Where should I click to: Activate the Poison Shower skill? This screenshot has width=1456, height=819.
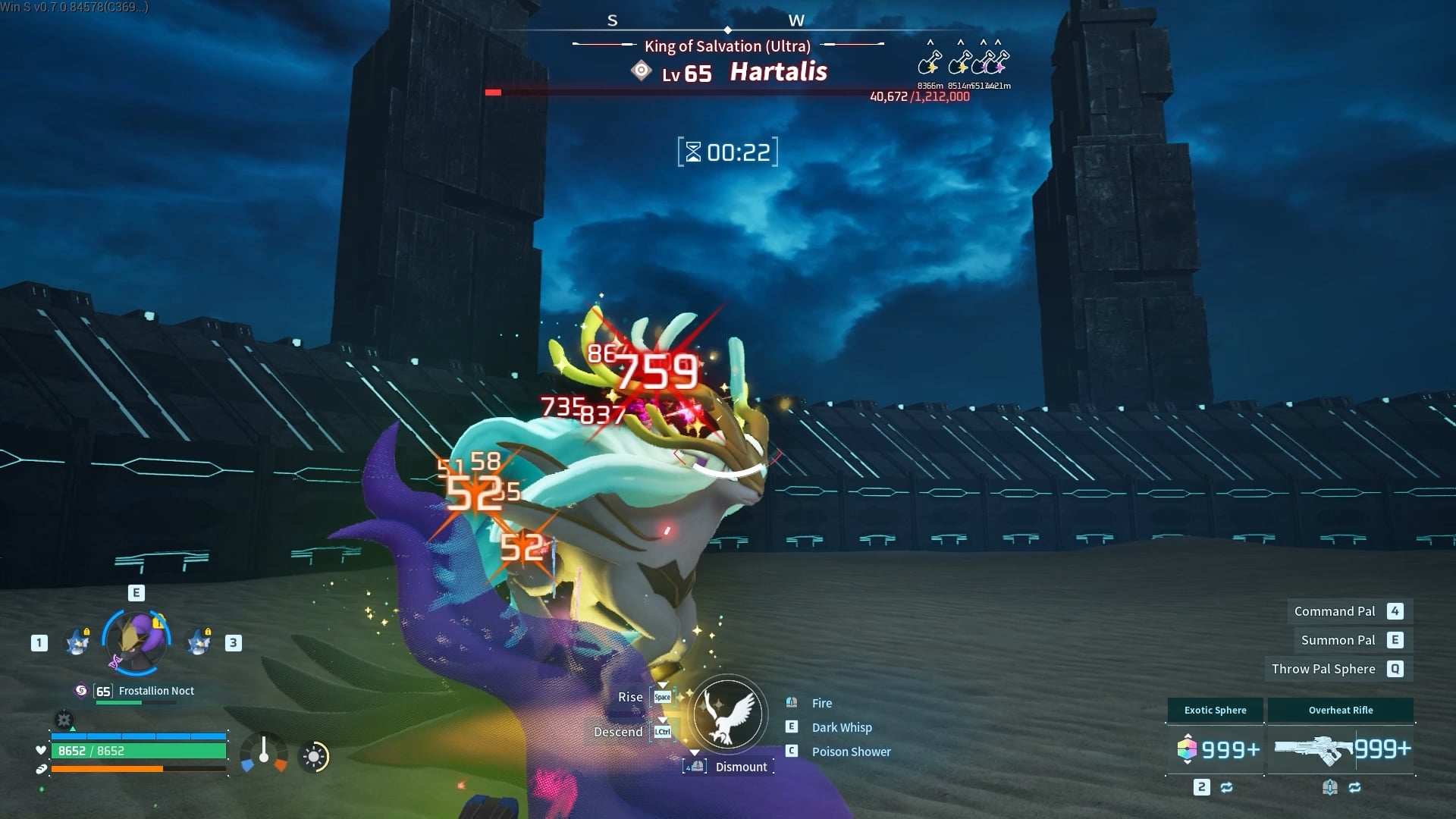[x=850, y=752]
